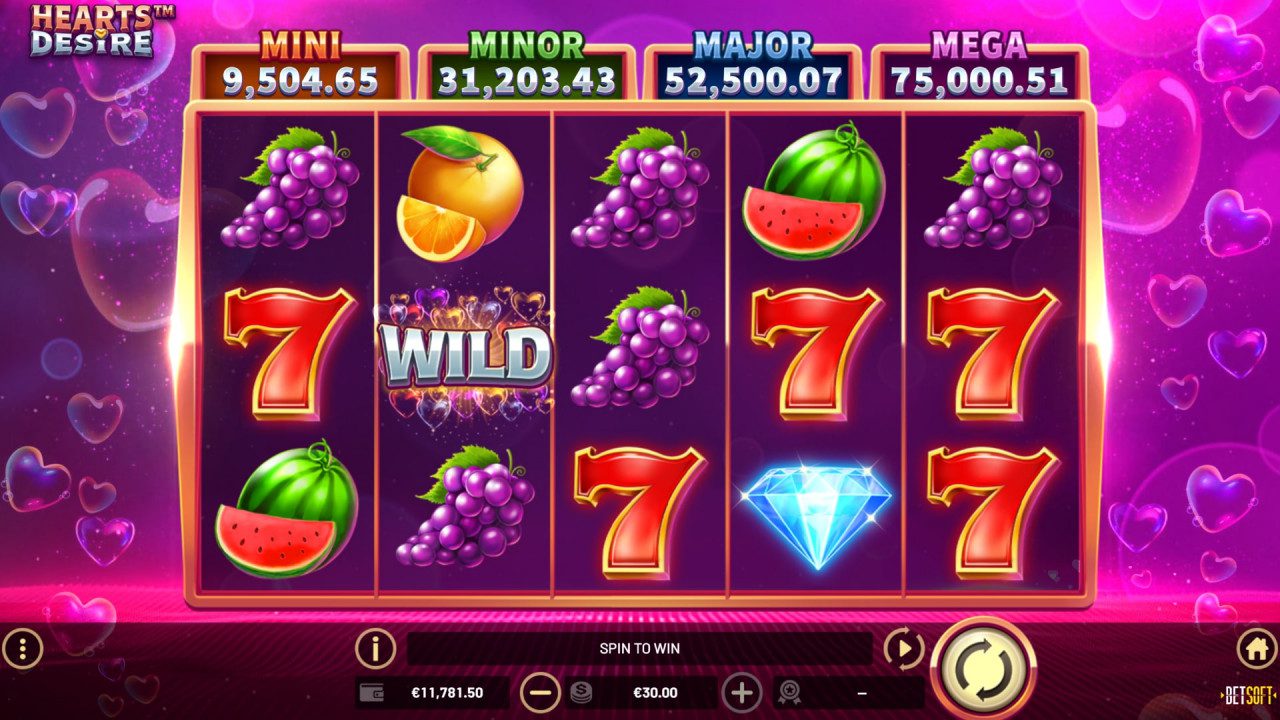The height and width of the screenshot is (720, 1280).
Task: Click the Minor jackpot panel
Action: point(526,60)
